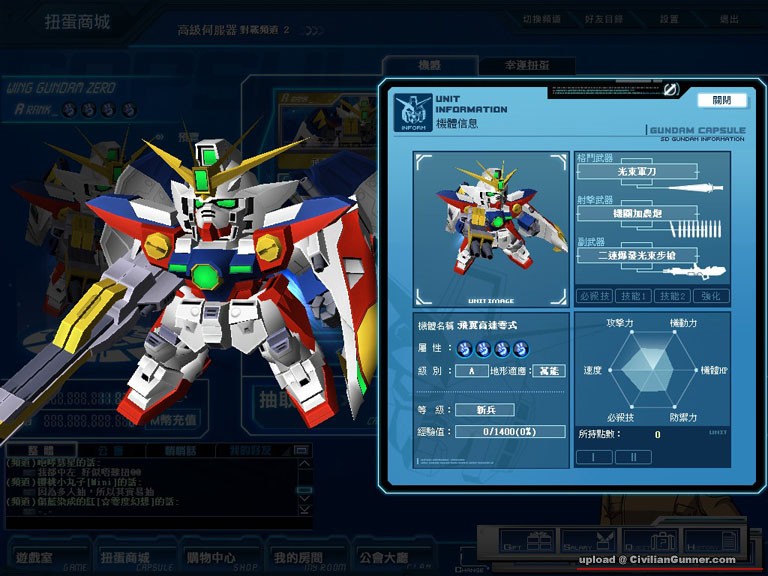Image resolution: width=768 pixels, height=576 pixels.
Task: Open the 設置 settings menu
Action: click(x=669, y=19)
